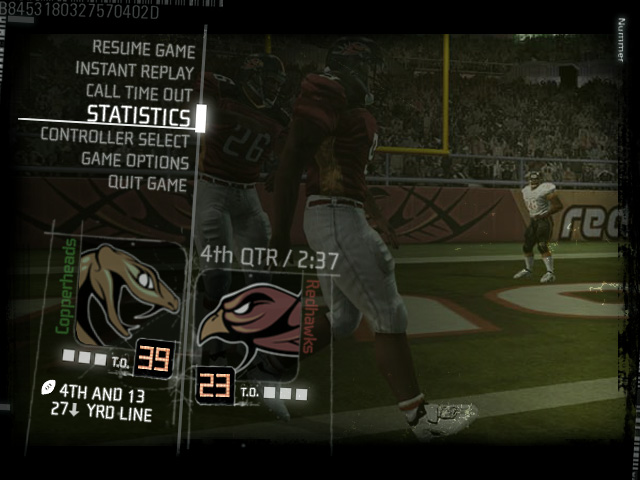The height and width of the screenshot is (480, 640).
Task: Choose Call Time Out
Action: [139, 93]
